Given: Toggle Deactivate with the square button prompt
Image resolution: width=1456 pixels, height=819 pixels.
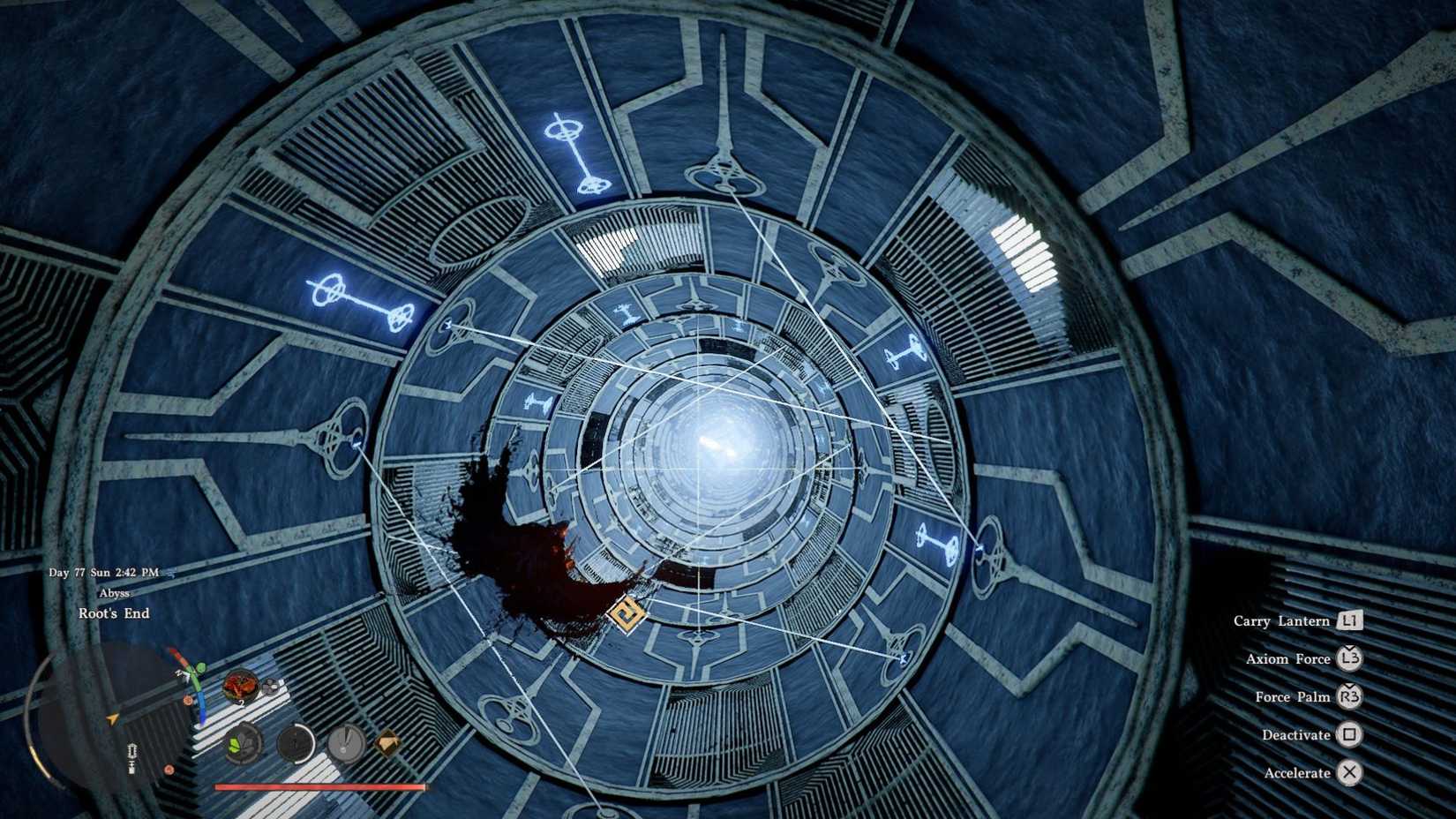Looking at the screenshot, I should (1351, 734).
